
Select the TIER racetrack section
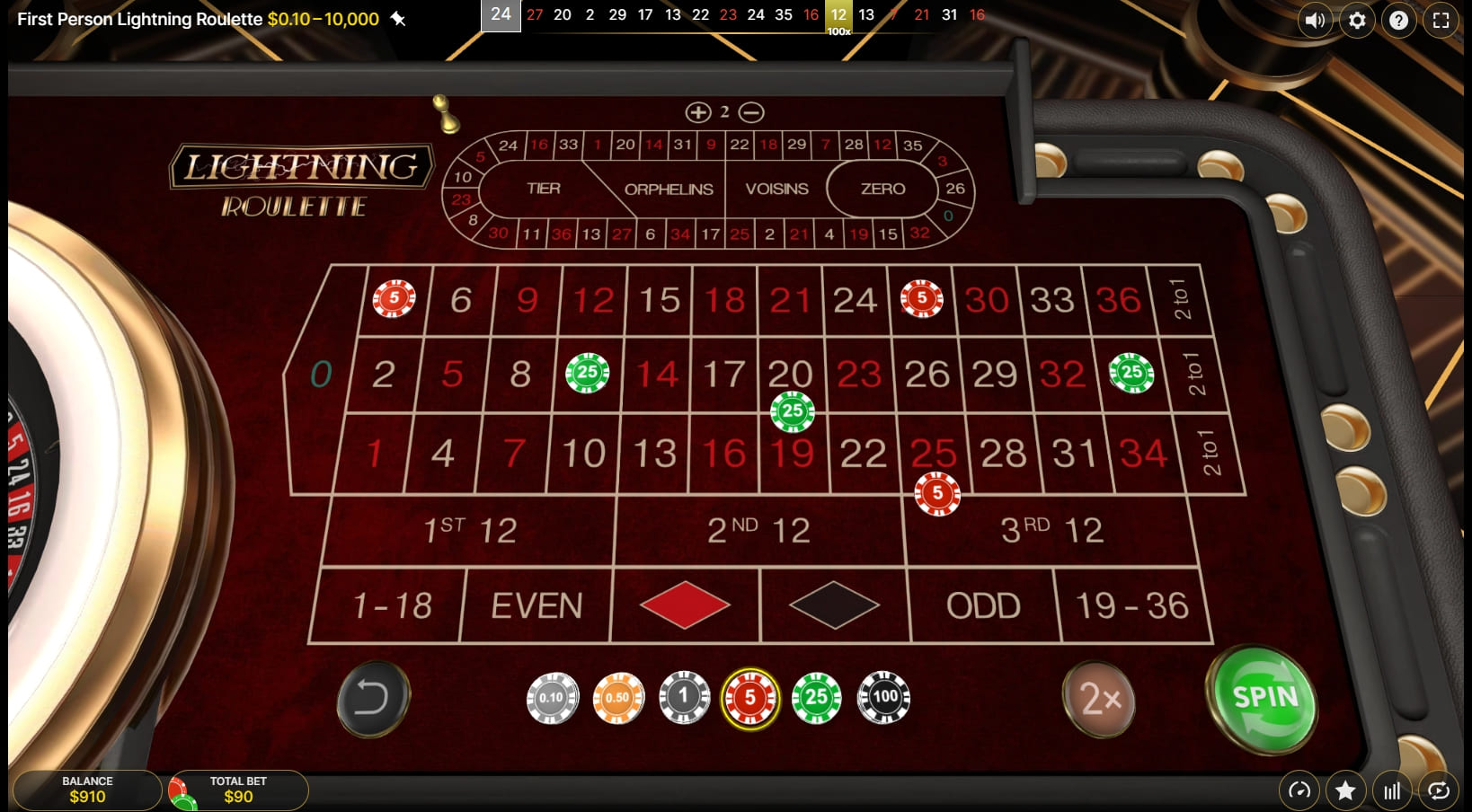543,189
